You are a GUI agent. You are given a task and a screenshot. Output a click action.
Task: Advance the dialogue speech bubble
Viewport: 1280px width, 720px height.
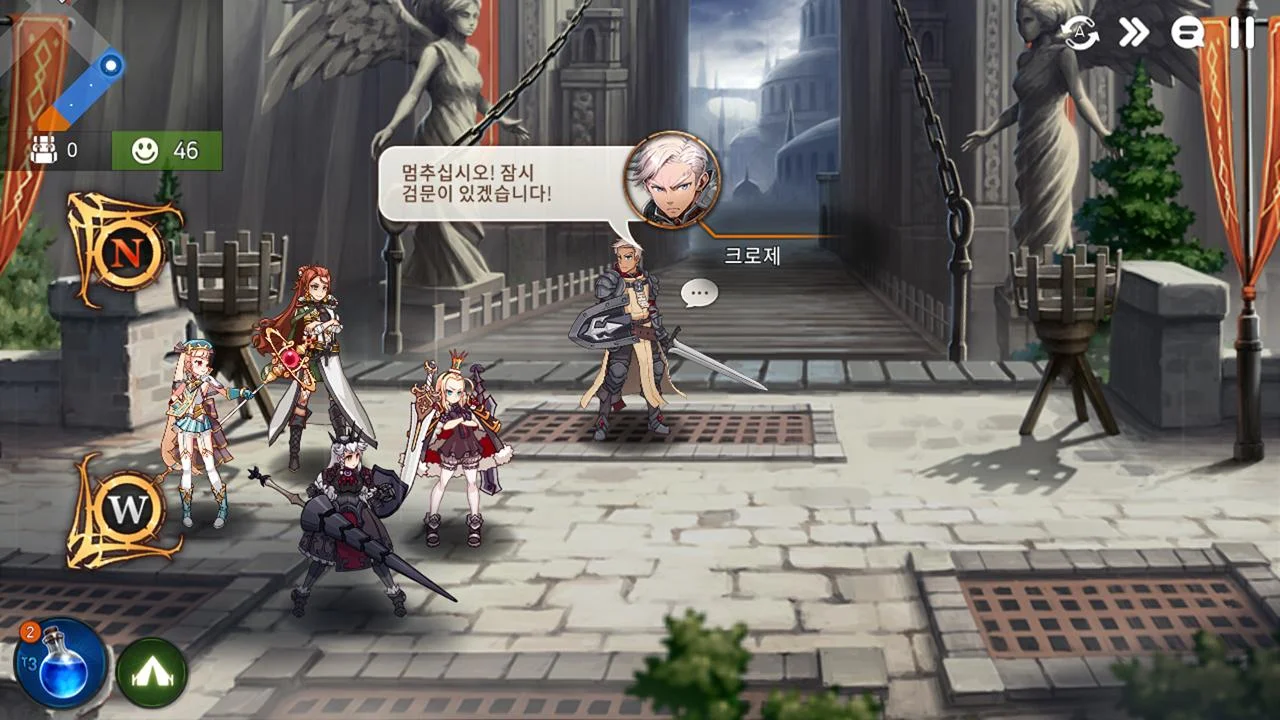click(x=498, y=185)
